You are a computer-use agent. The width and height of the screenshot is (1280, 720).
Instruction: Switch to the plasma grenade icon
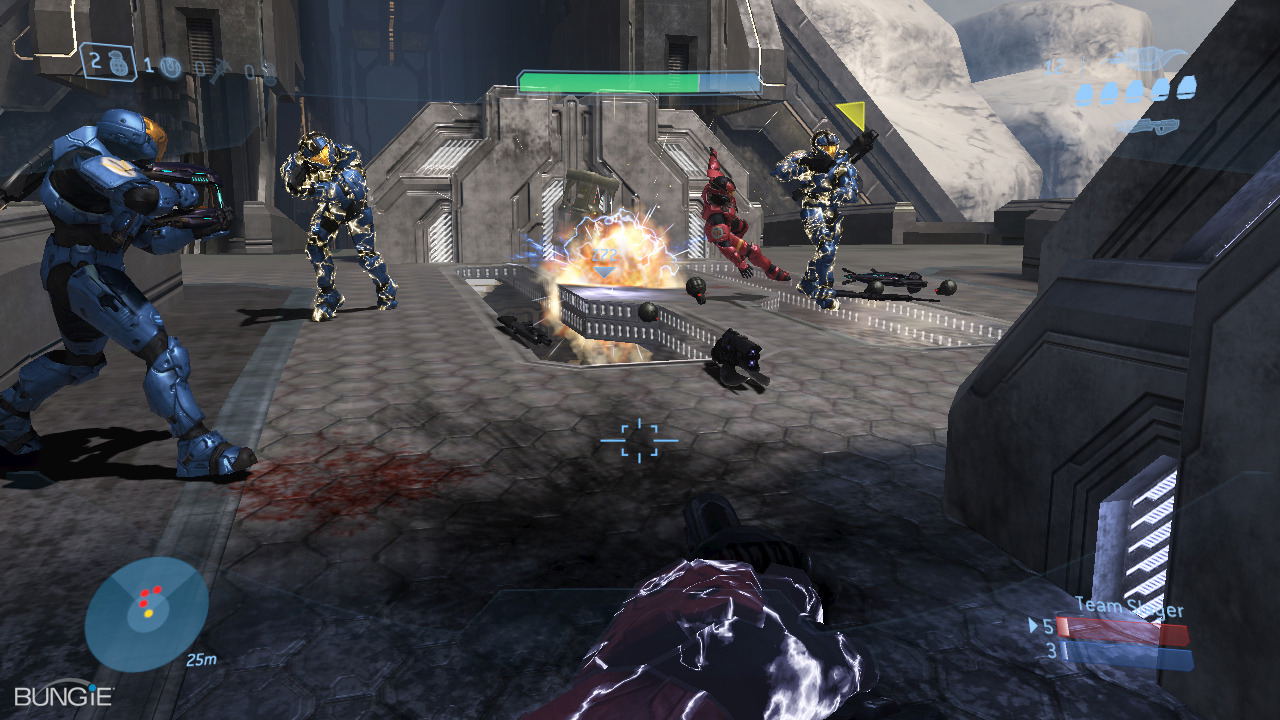[x=170, y=67]
